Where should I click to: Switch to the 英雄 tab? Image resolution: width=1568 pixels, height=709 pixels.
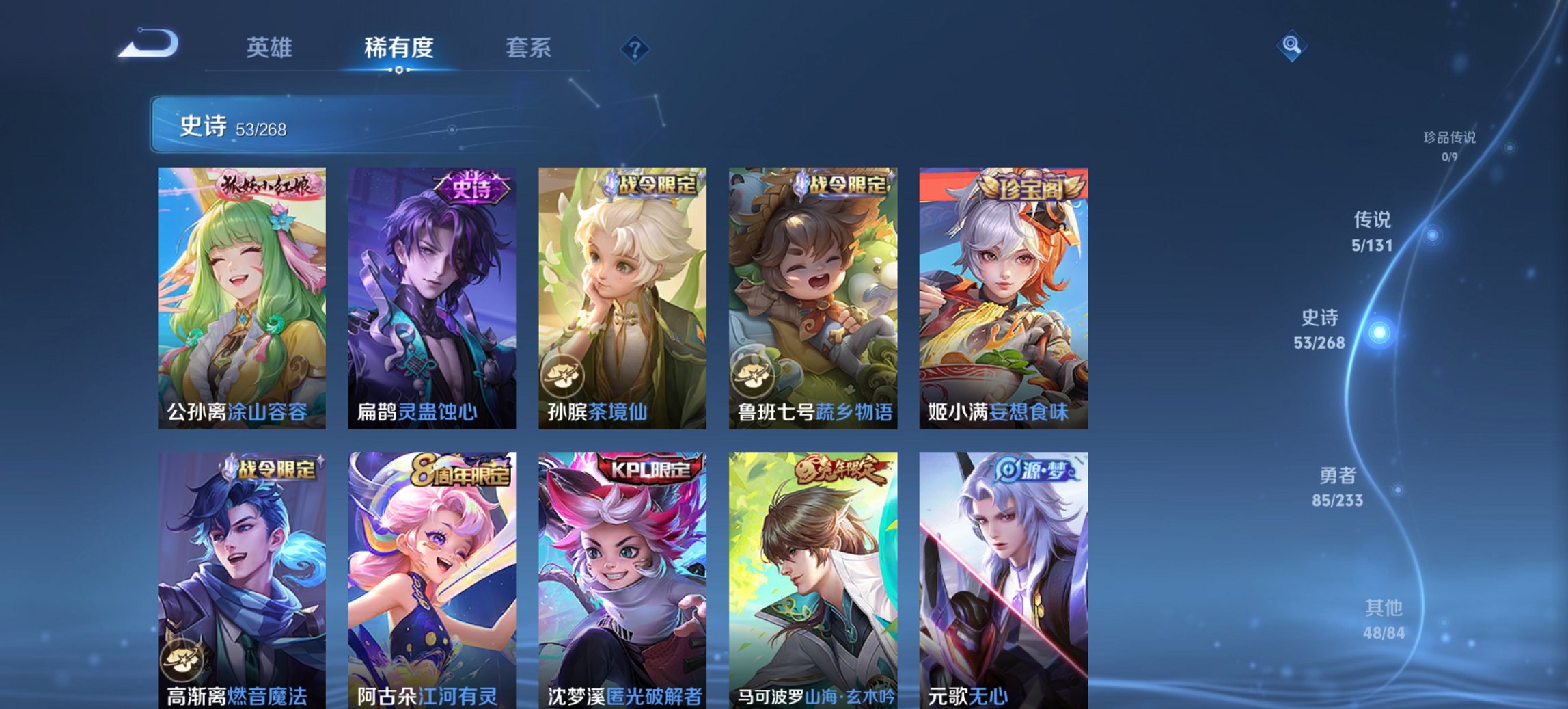point(271,48)
